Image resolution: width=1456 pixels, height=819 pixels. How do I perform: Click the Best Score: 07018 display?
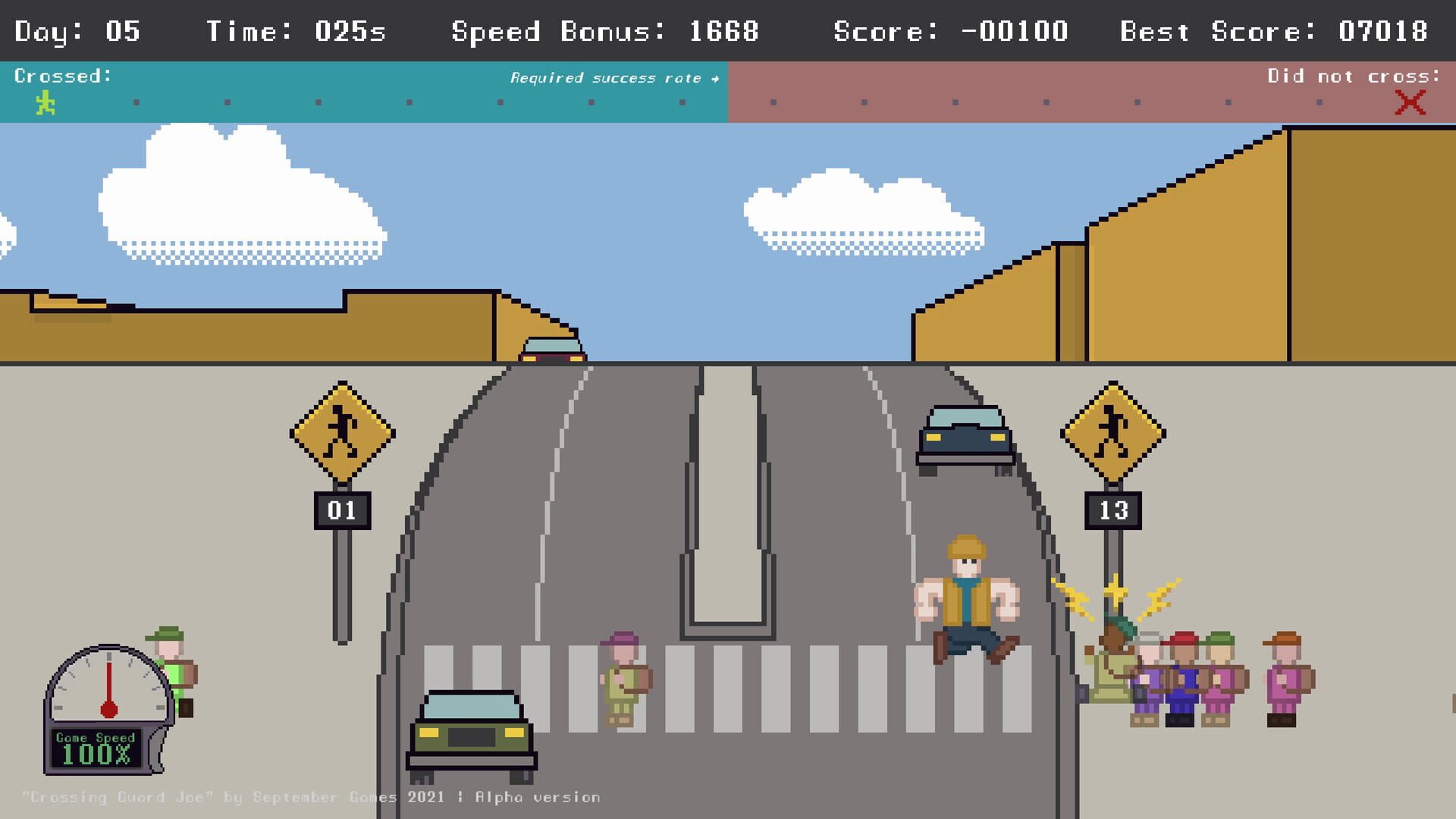pos(1278,31)
